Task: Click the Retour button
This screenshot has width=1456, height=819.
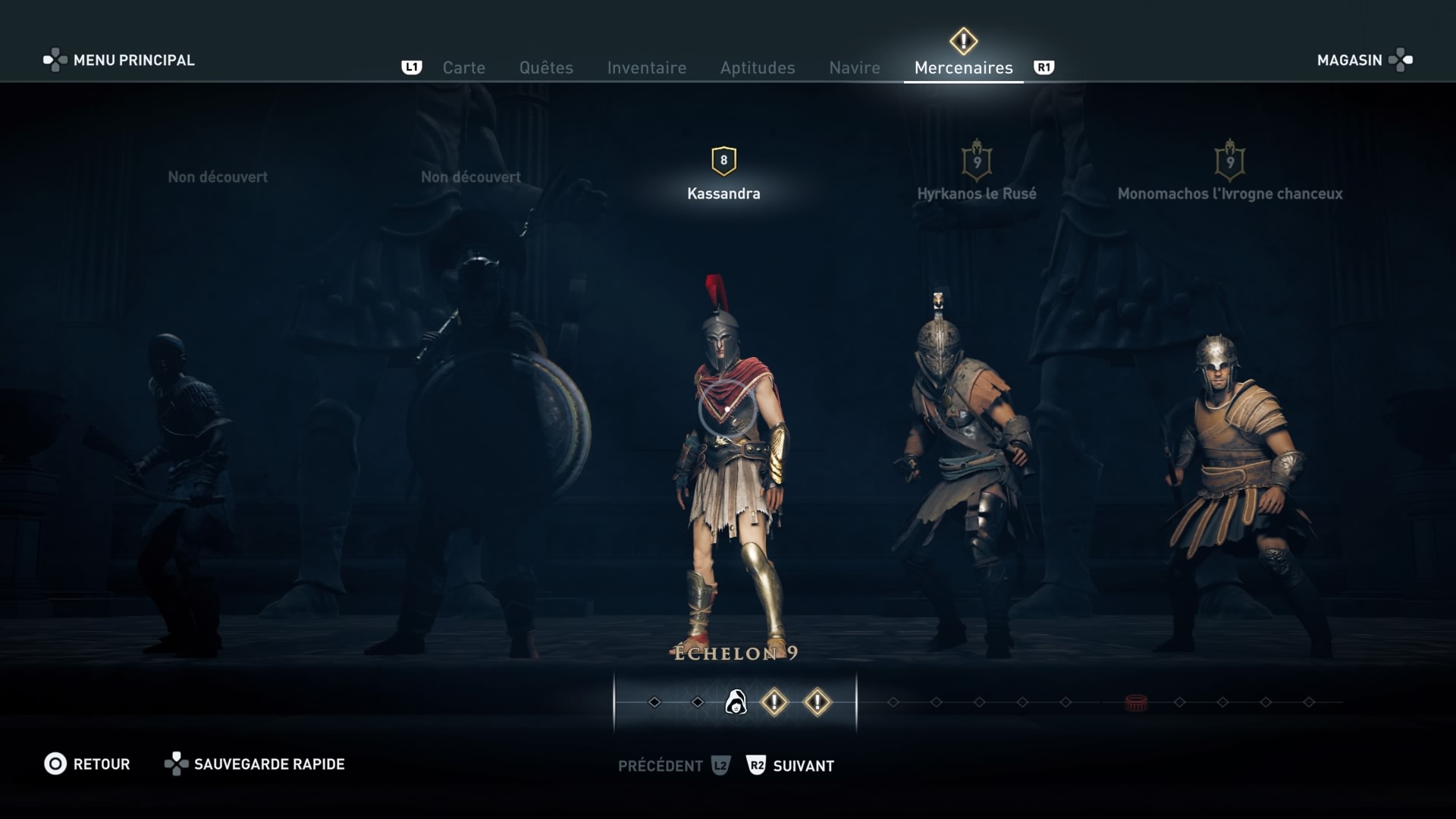Action: pos(87,764)
